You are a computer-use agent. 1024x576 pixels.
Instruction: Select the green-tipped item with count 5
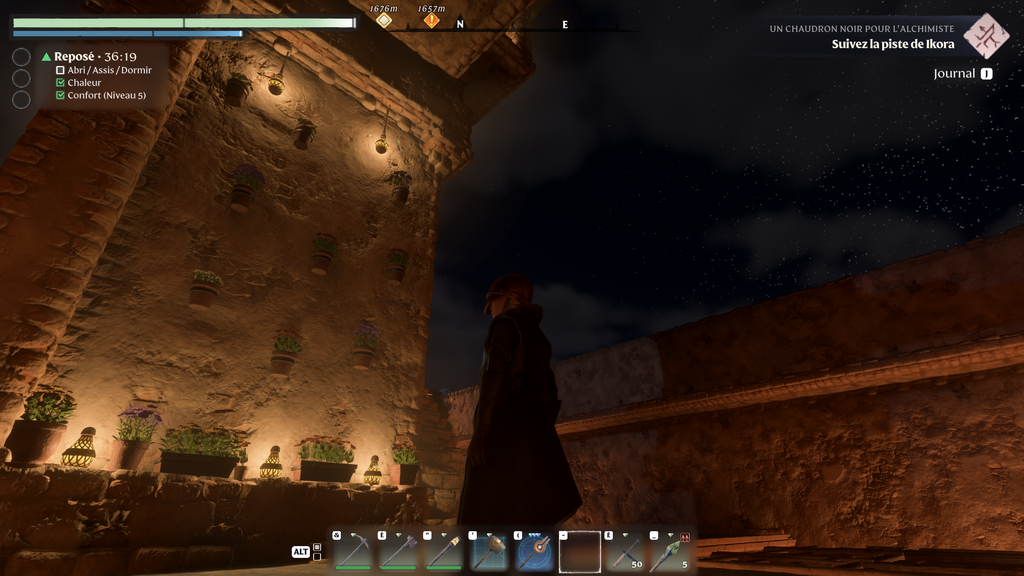pos(671,551)
